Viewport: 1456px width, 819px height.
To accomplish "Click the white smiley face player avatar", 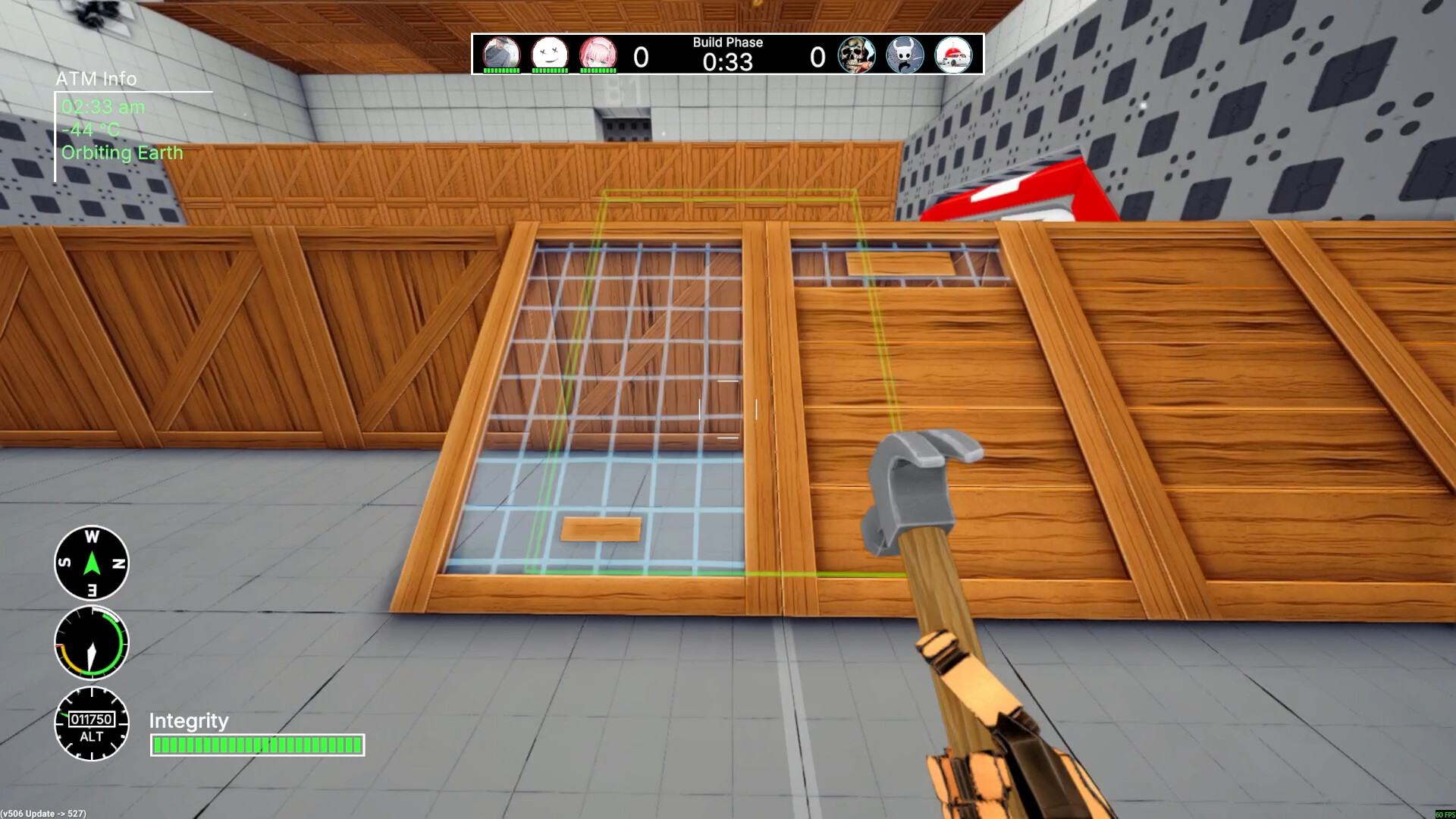I will (550, 54).
